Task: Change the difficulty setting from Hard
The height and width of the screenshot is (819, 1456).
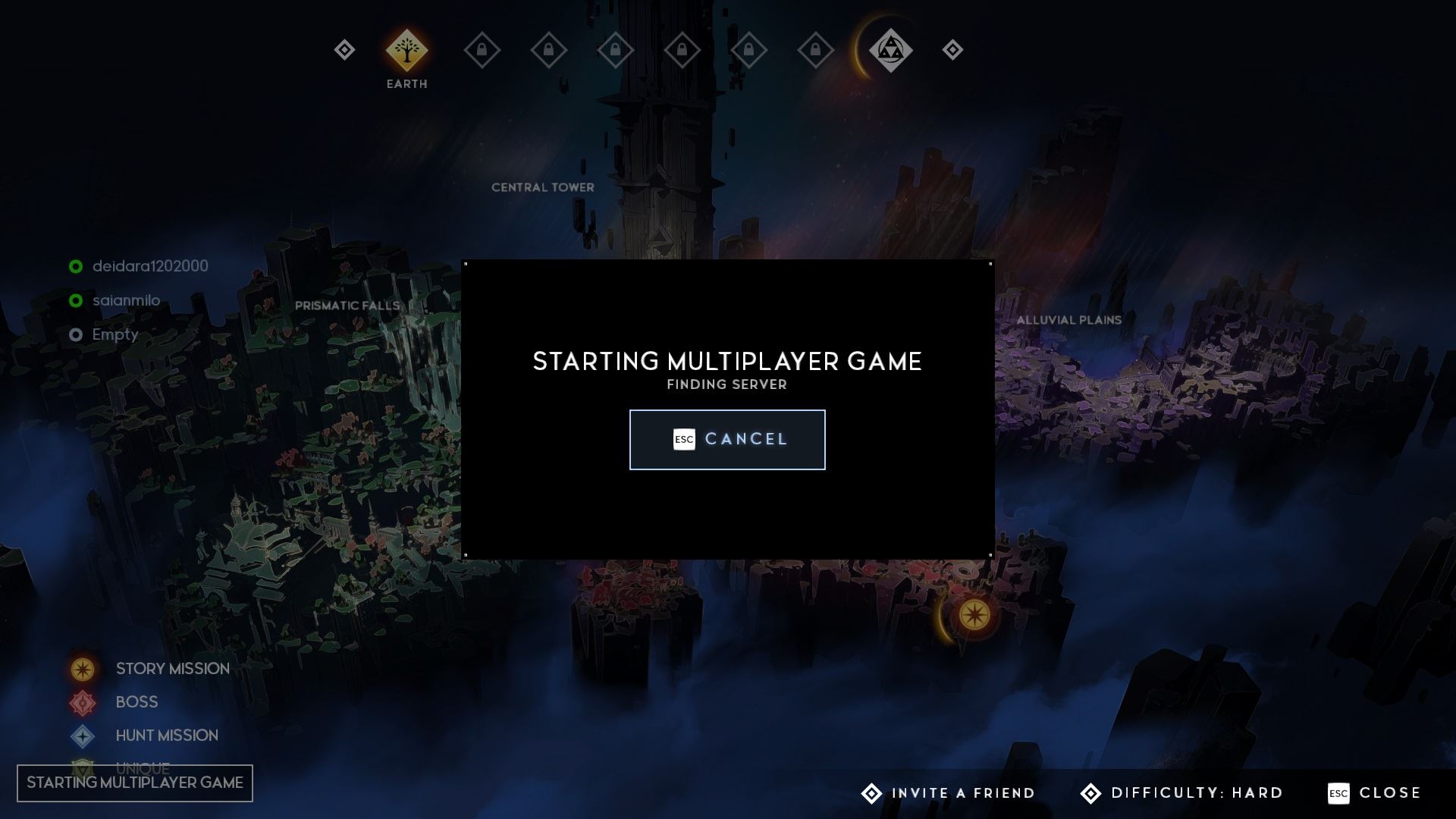Action: point(1182,793)
